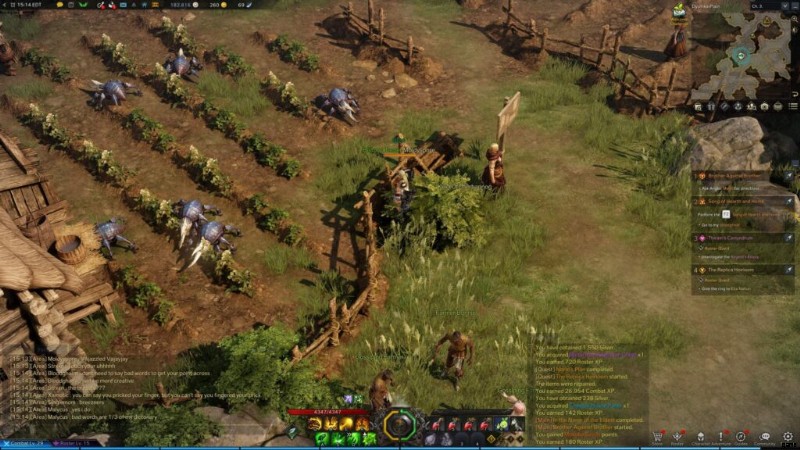This screenshot has height=450, width=800.
Task: Click the octagonal identity gauge
Action: click(399, 425)
